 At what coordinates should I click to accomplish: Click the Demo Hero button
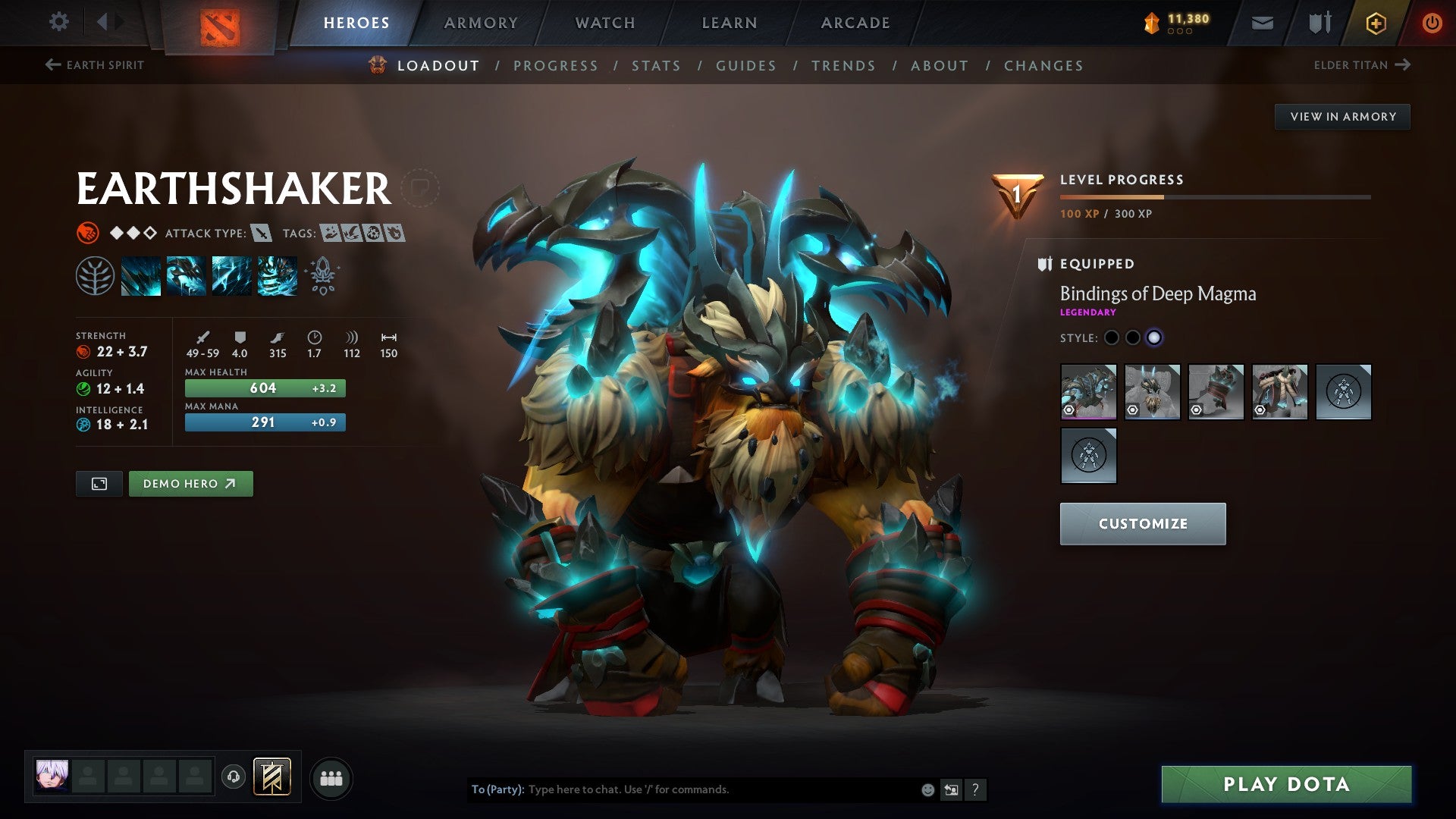click(190, 483)
